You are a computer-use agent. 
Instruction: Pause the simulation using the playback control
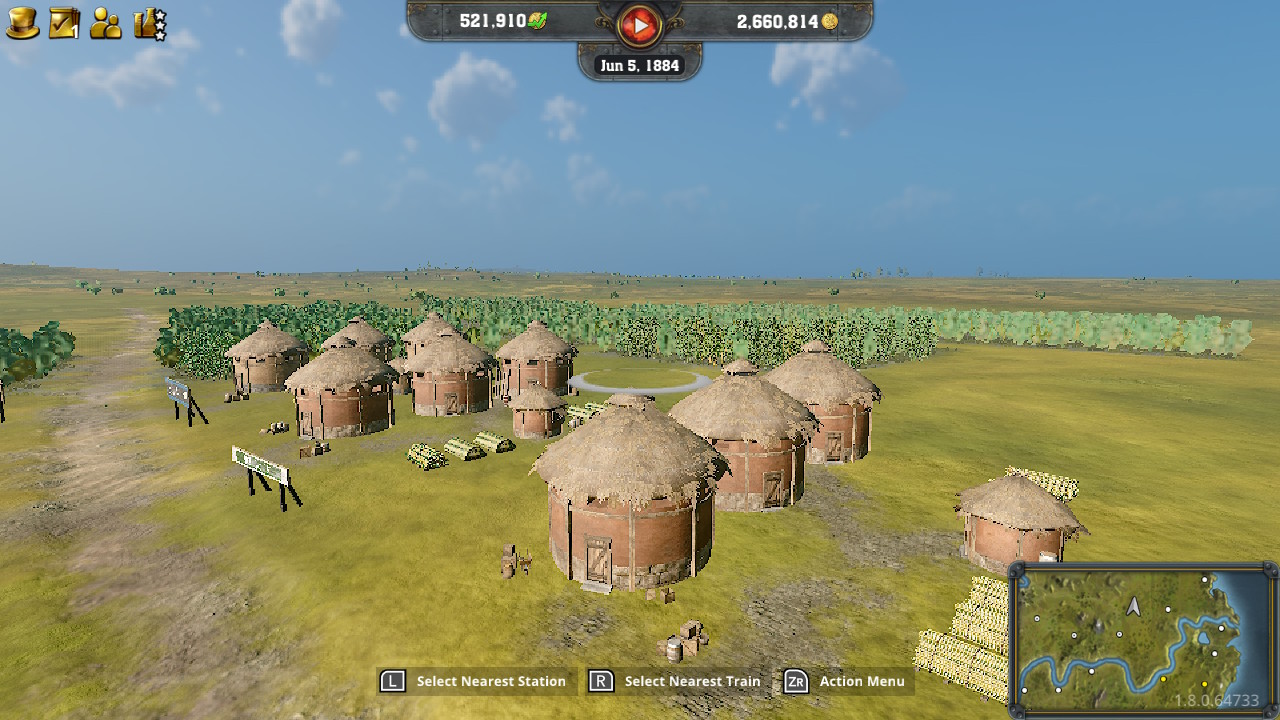point(640,23)
